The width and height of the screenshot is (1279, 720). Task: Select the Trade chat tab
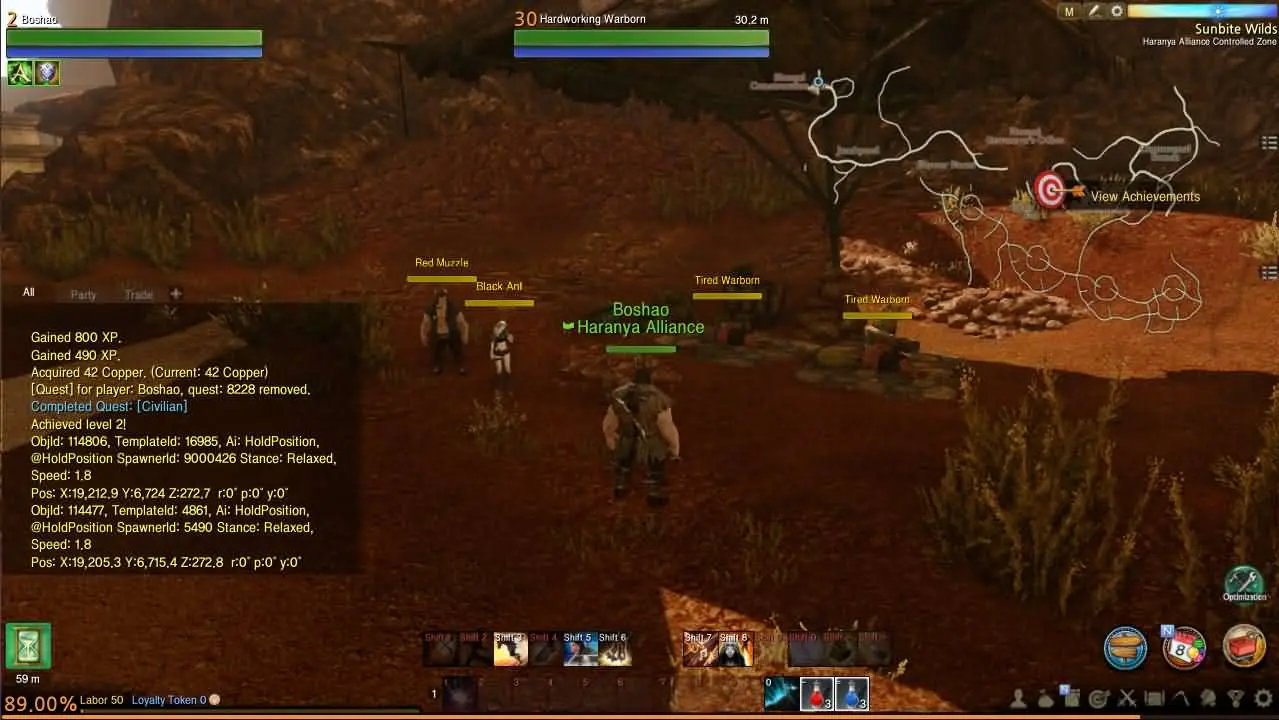(139, 295)
